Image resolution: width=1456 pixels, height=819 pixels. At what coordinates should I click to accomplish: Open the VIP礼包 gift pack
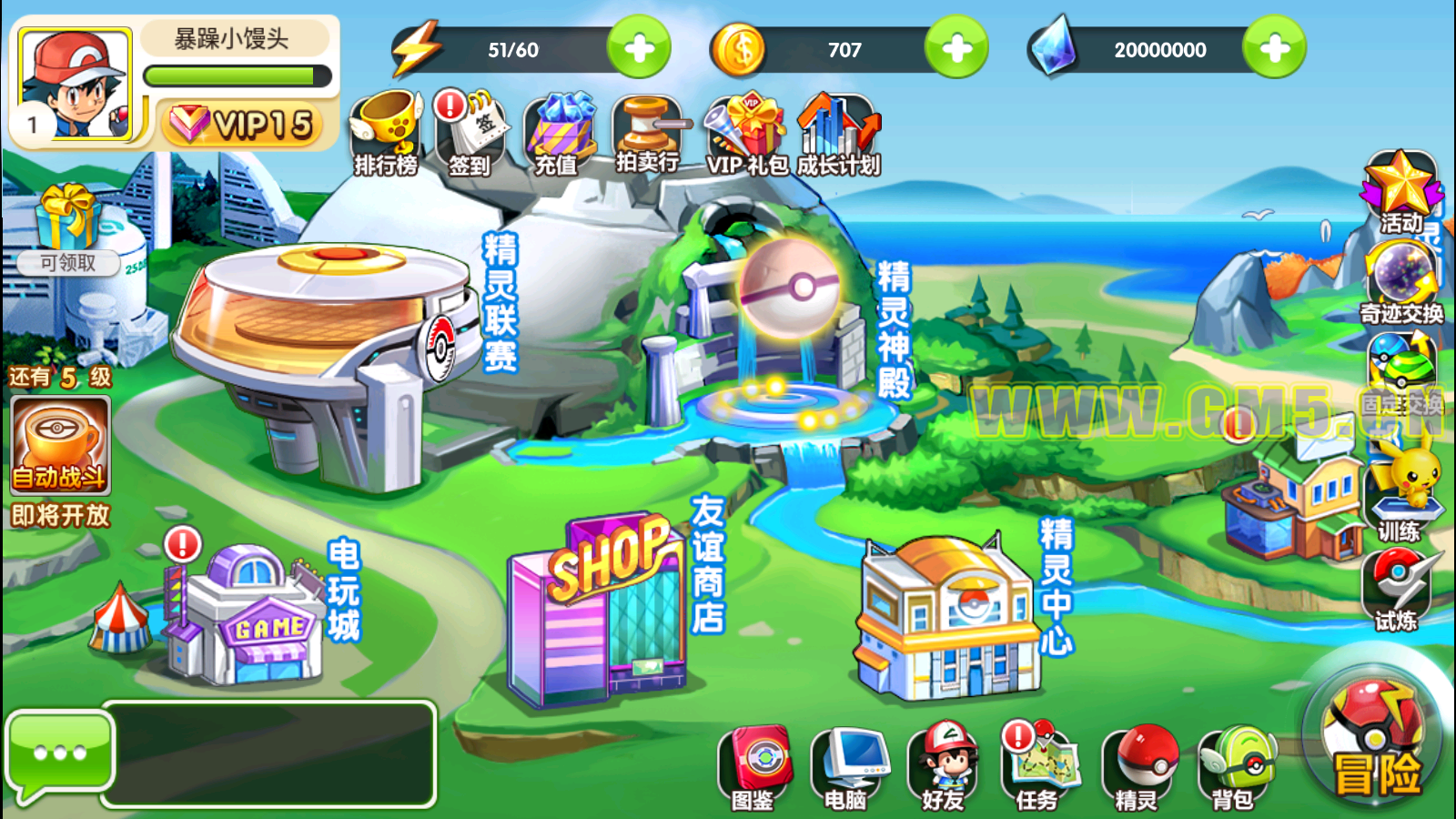(746, 133)
